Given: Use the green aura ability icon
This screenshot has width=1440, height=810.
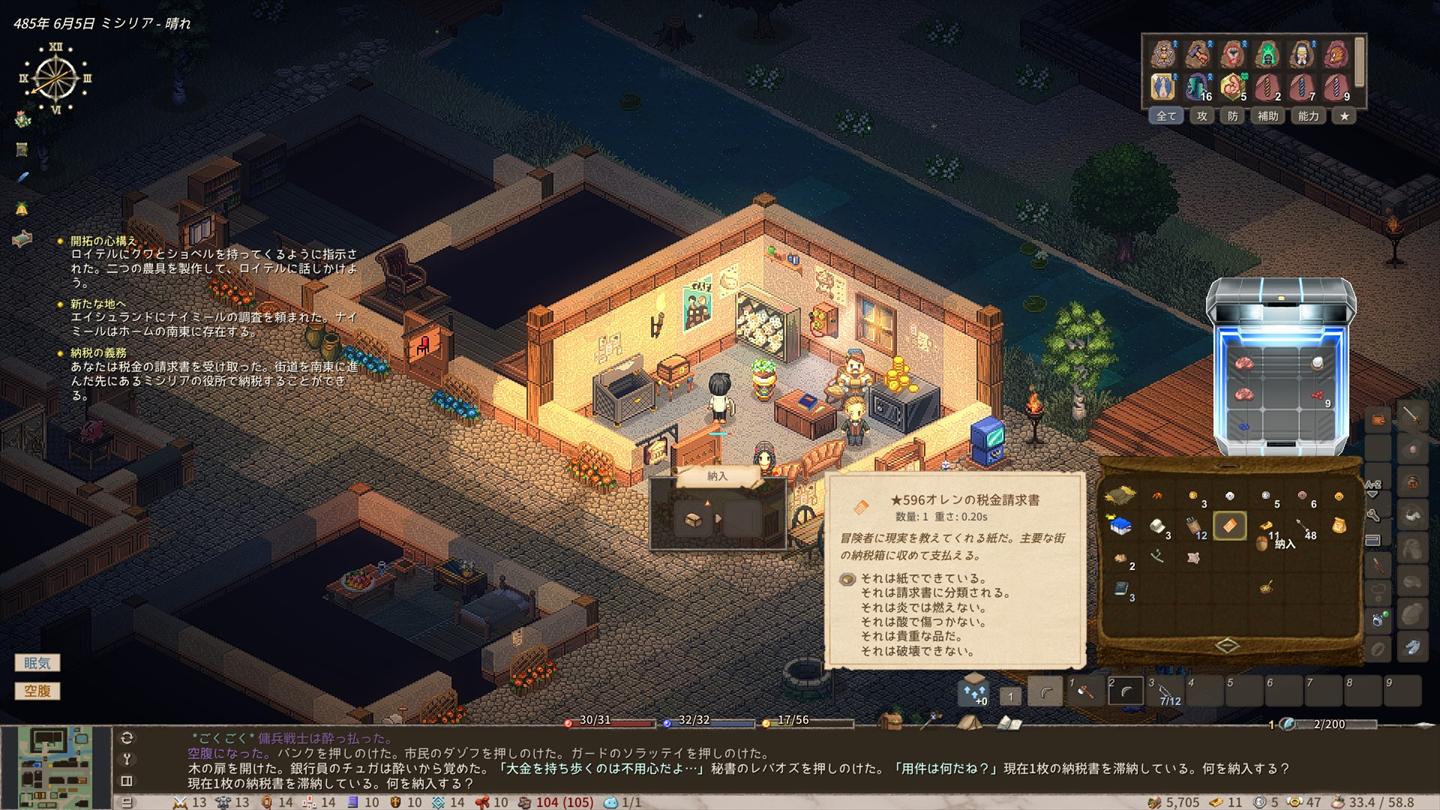Looking at the screenshot, I should [1268, 54].
